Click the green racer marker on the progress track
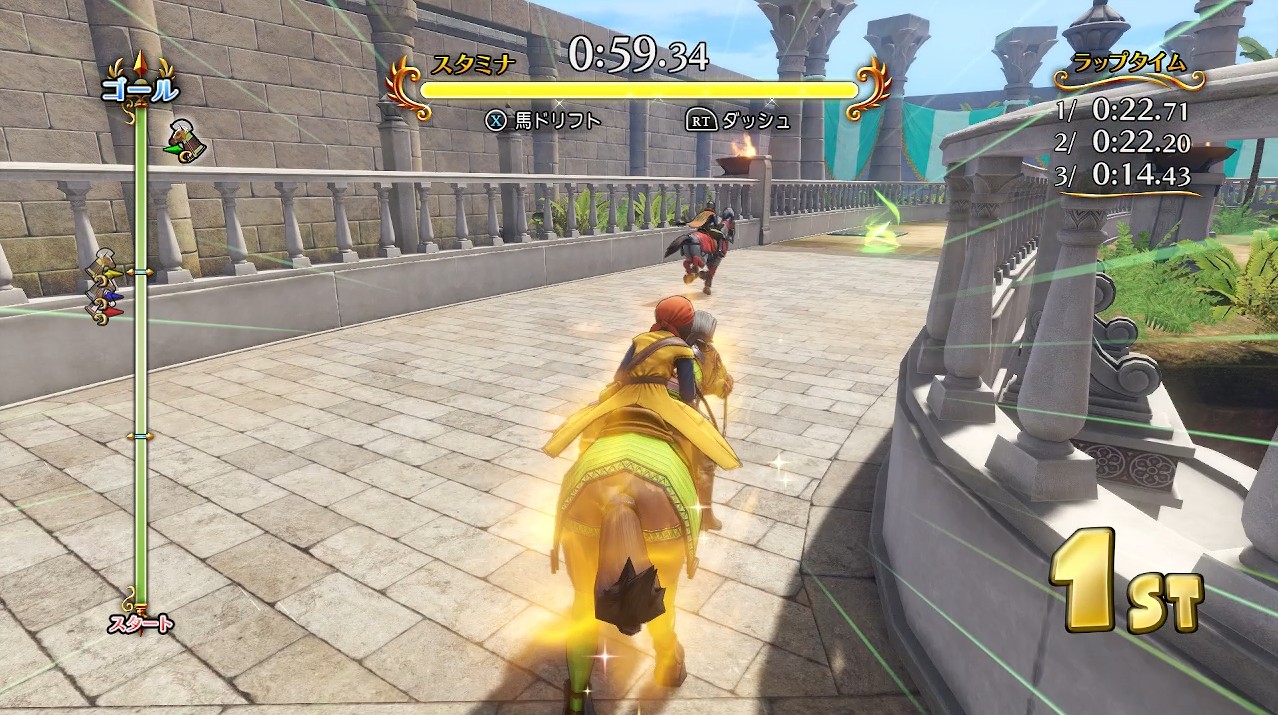The image size is (1278, 715). [x=185, y=141]
